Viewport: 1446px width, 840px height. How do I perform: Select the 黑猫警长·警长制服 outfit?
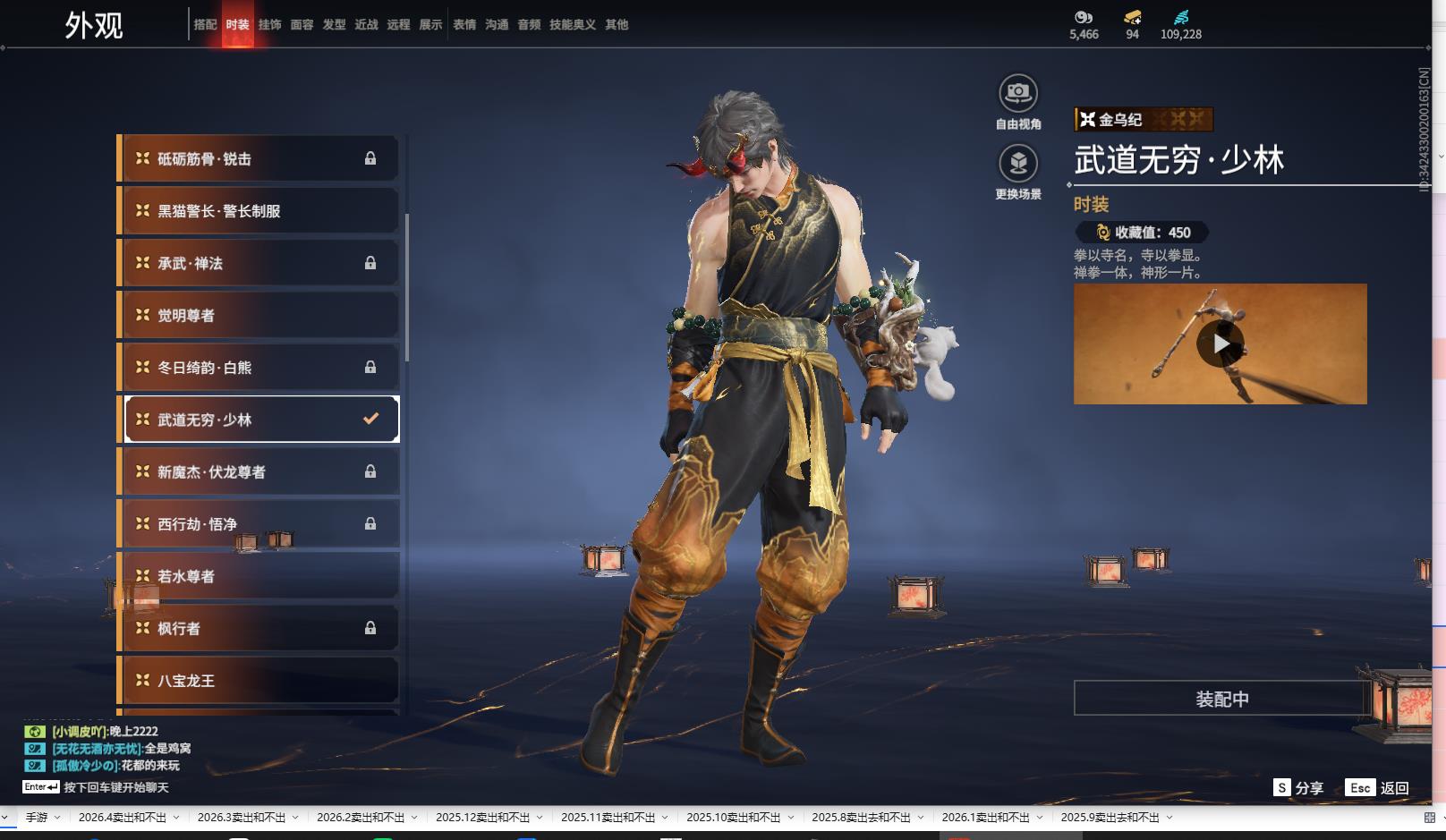click(259, 211)
